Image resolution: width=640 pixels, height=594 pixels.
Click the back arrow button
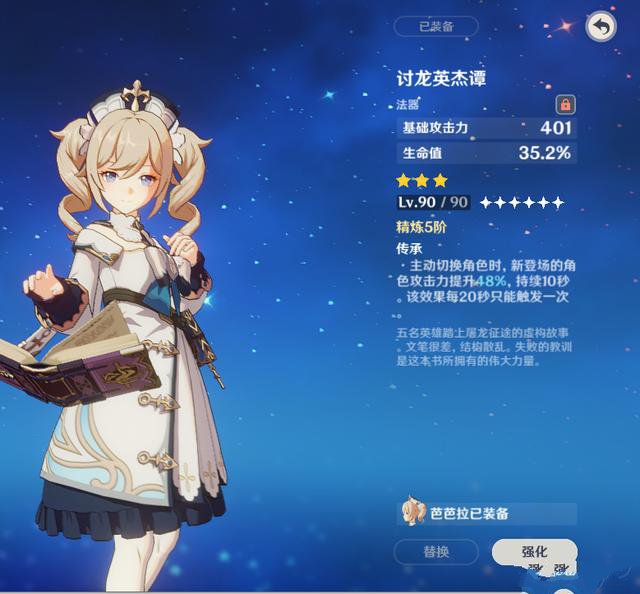click(x=600, y=27)
